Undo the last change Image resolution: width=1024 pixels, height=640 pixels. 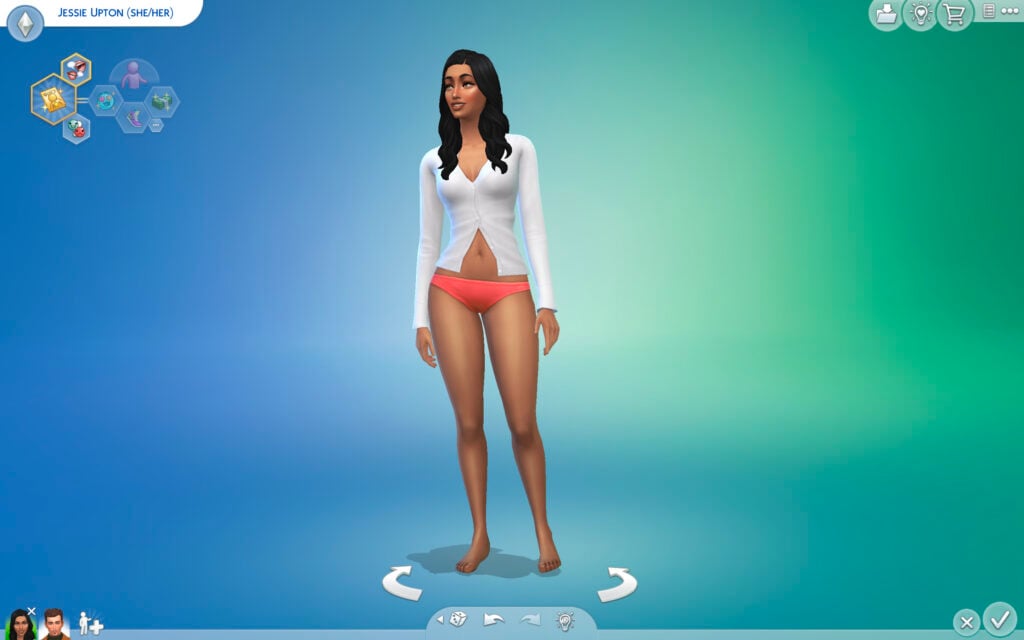494,620
